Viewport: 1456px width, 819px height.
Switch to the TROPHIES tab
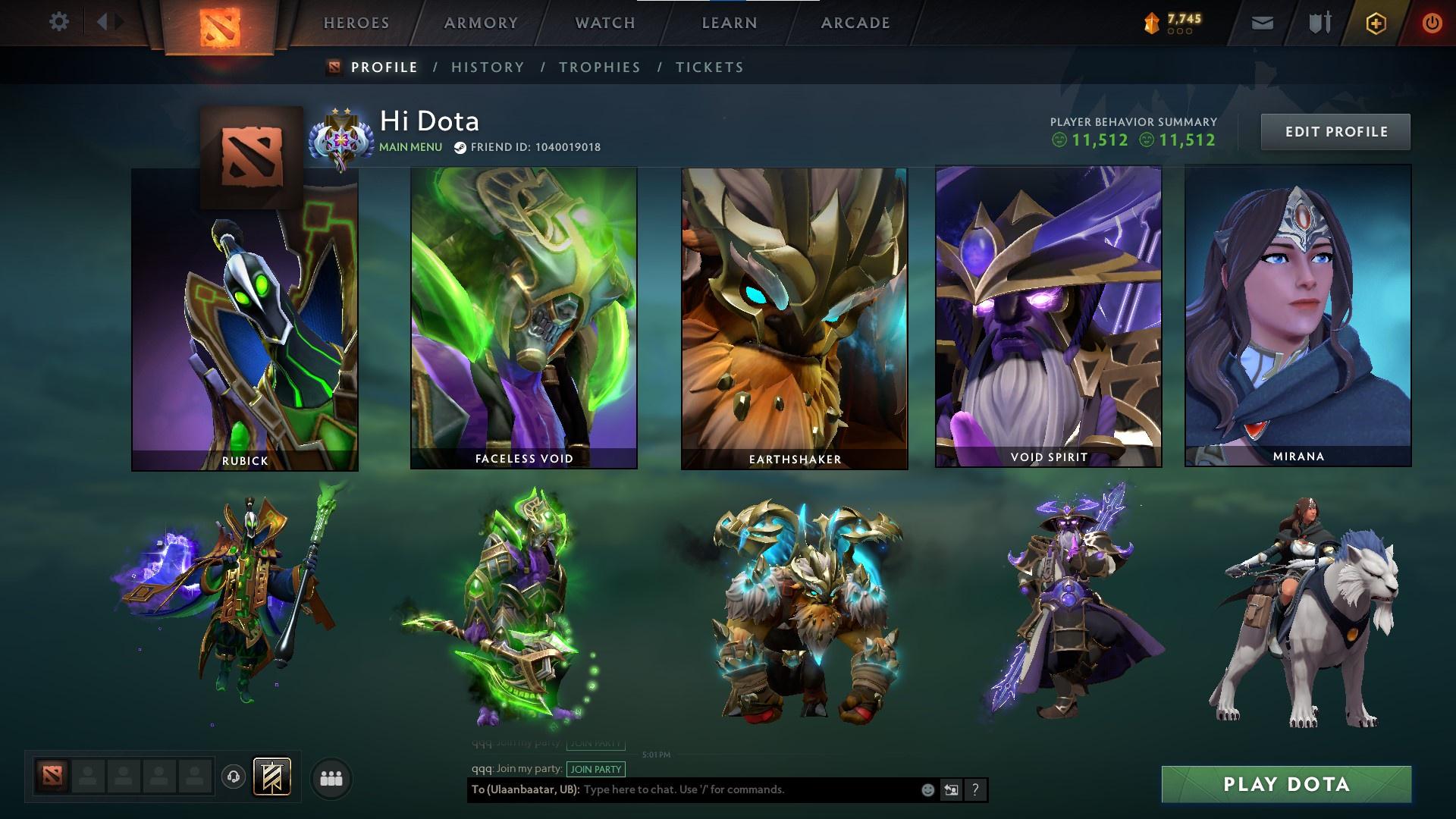pos(600,67)
